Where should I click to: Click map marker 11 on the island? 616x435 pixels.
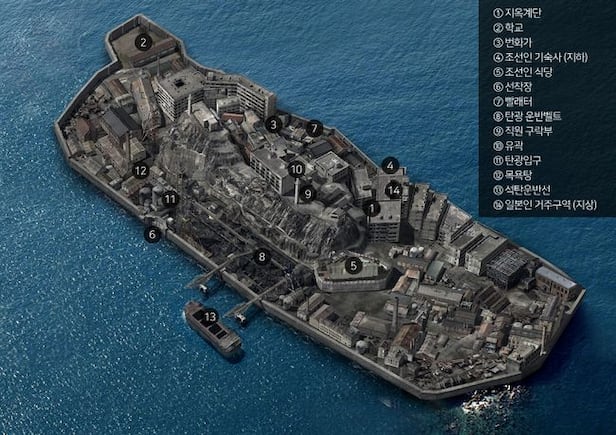point(170,199)
